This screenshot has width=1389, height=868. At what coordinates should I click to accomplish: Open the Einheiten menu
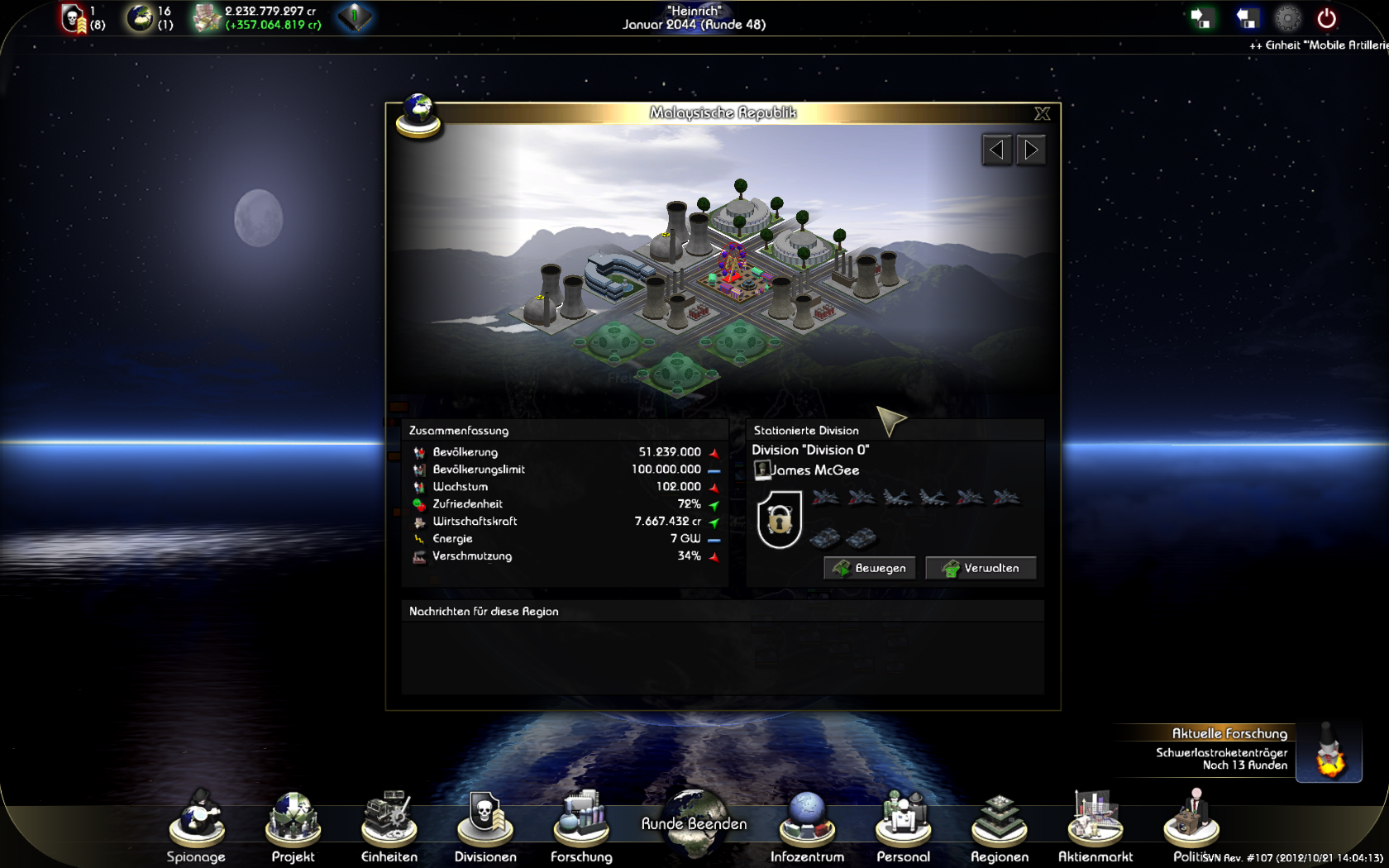click(x=389, y=825)
